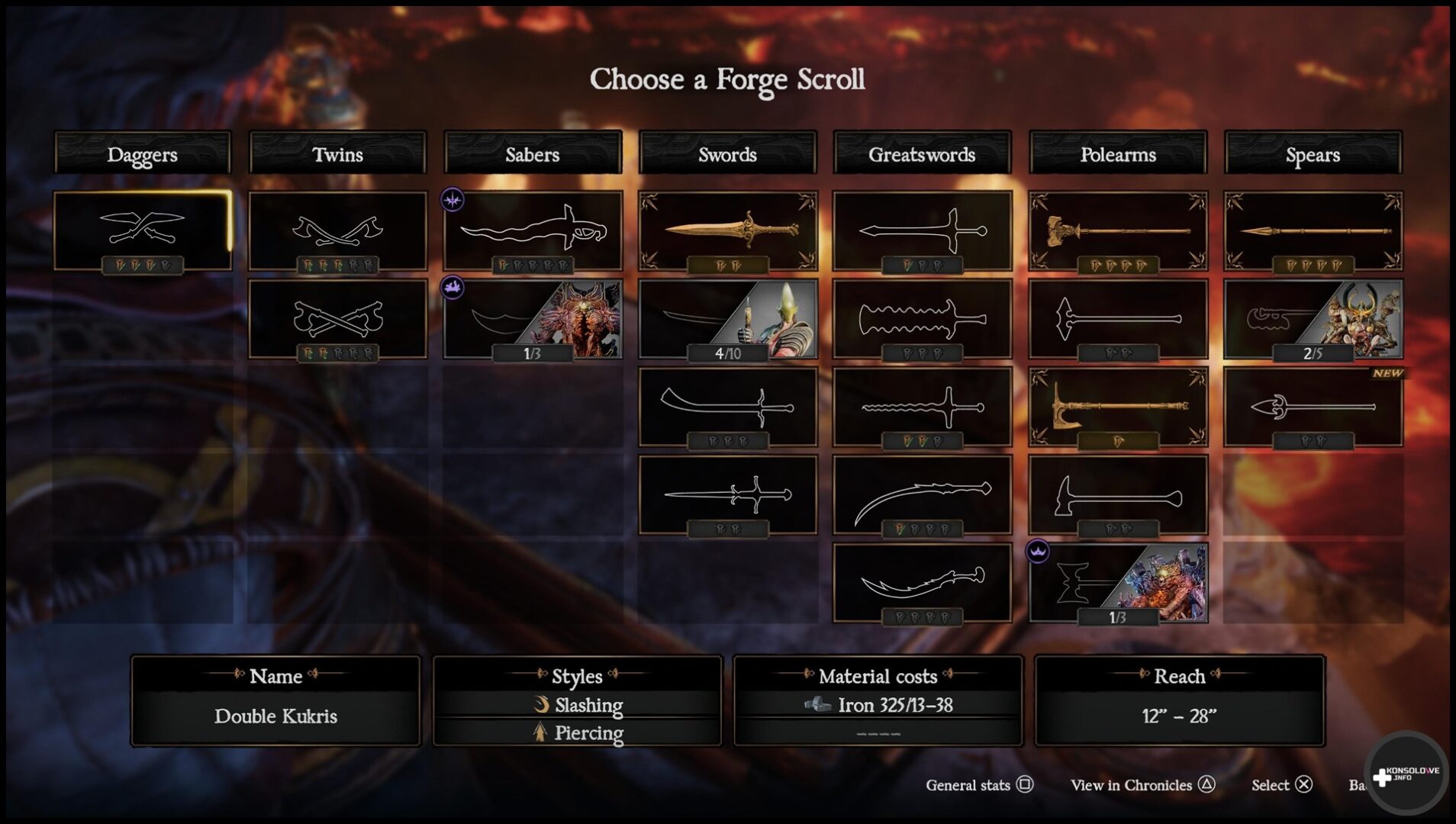
Task: Choose the twin axes forge scroll
Action: click(x=337, y=230)
